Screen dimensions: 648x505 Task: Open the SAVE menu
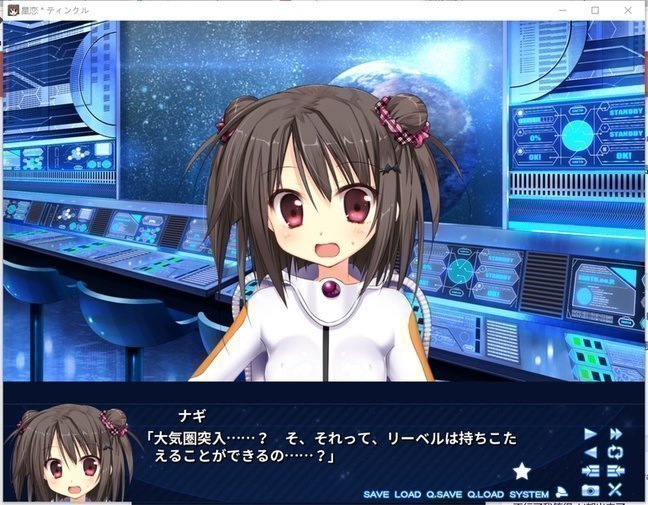(x=376, y=494)
